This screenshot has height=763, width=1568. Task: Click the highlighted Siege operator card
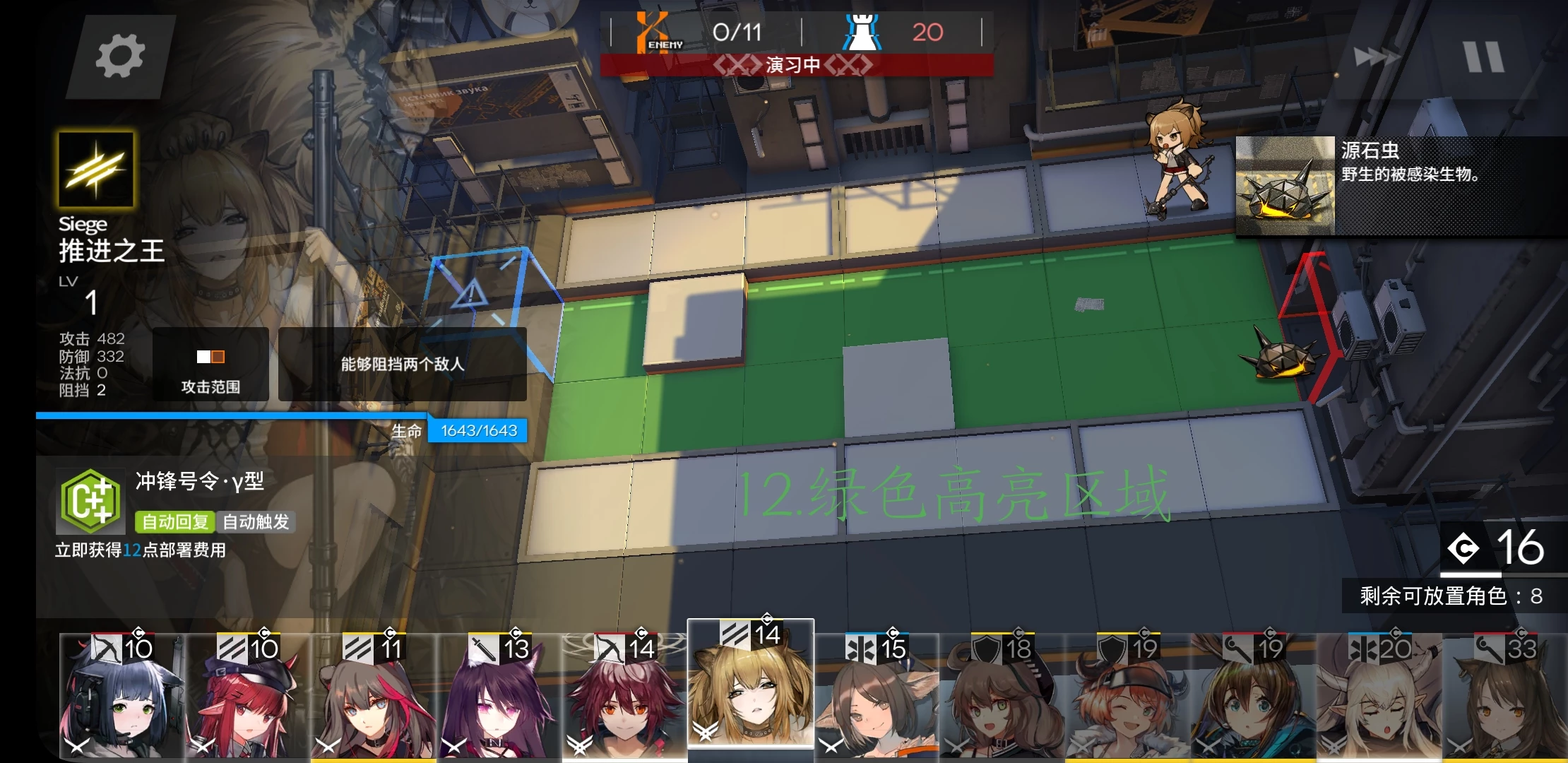(x=750, y=685)
